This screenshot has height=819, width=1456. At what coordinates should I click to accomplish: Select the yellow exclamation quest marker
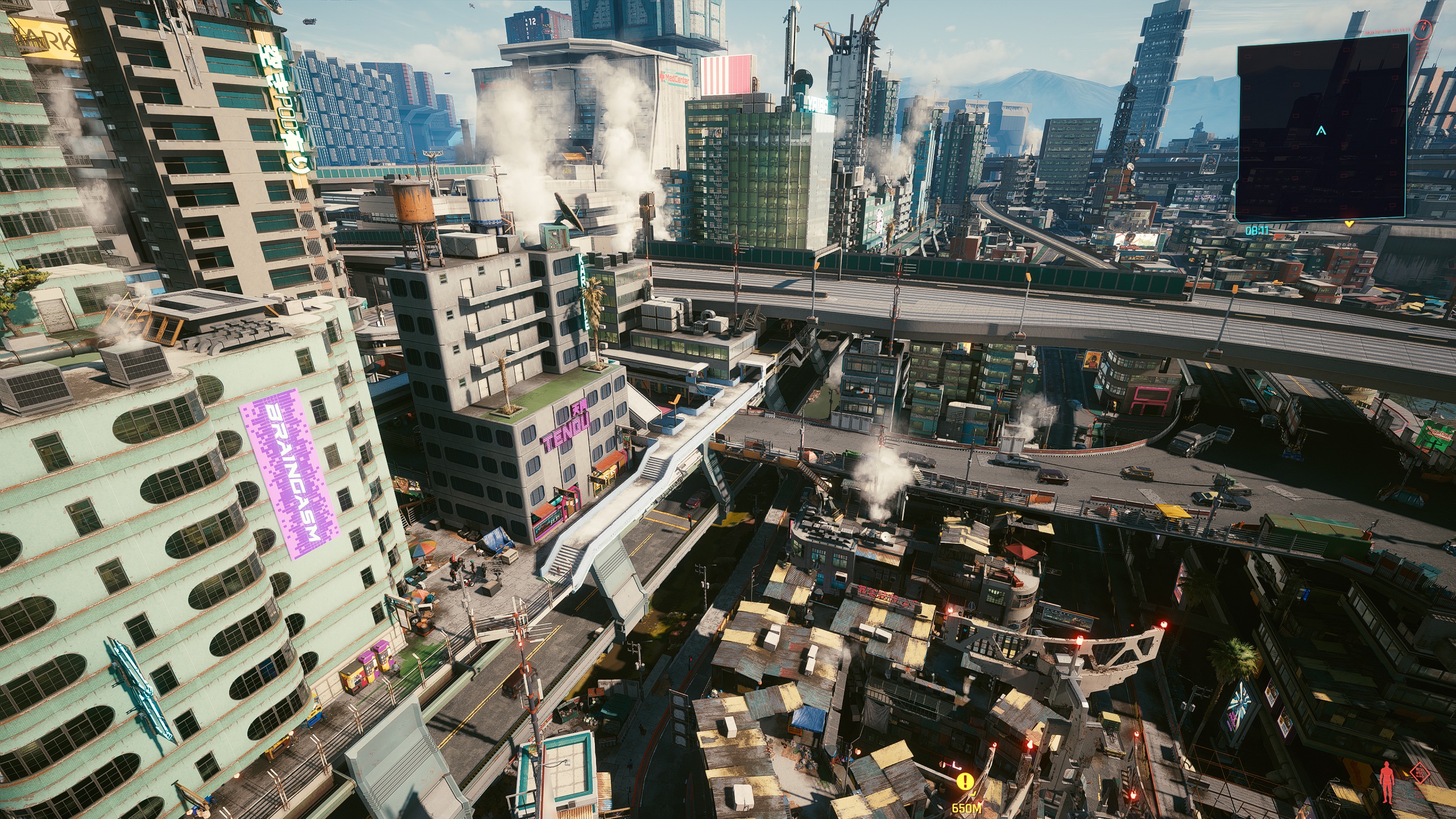[965, 781]
